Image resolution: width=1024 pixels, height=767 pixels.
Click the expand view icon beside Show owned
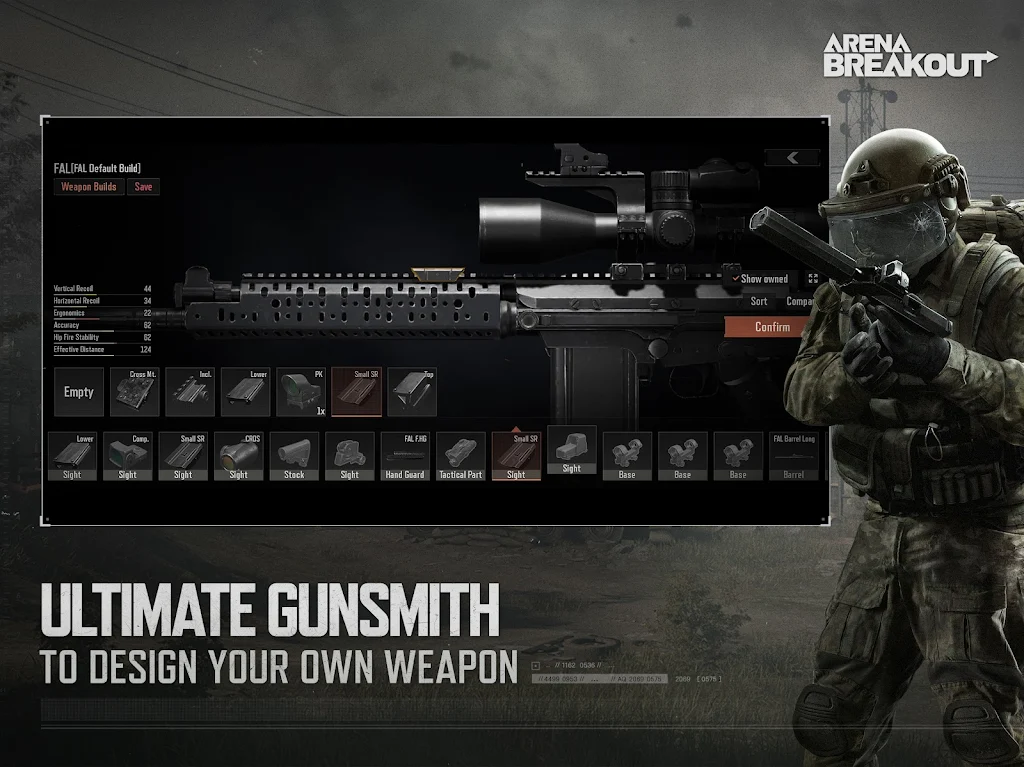tap(812, 279)
